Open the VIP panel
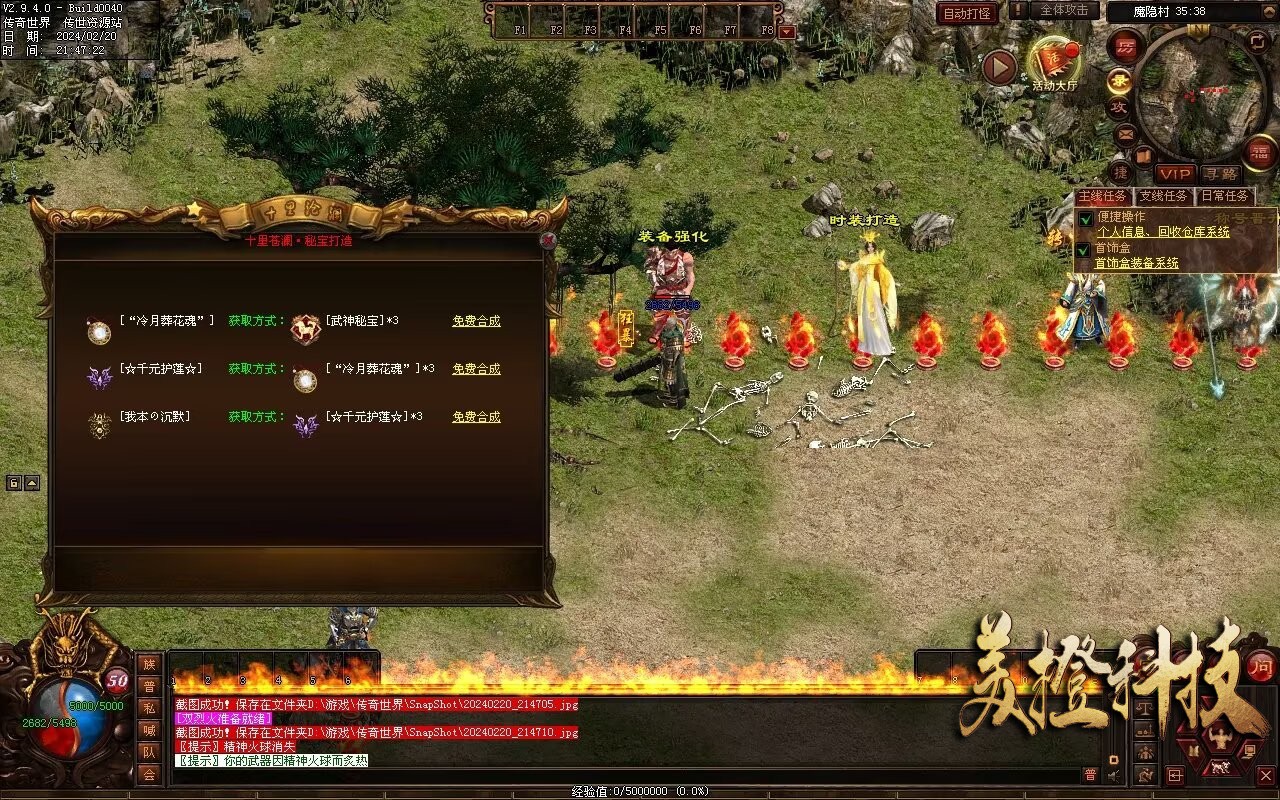 tap(1175, 174)
